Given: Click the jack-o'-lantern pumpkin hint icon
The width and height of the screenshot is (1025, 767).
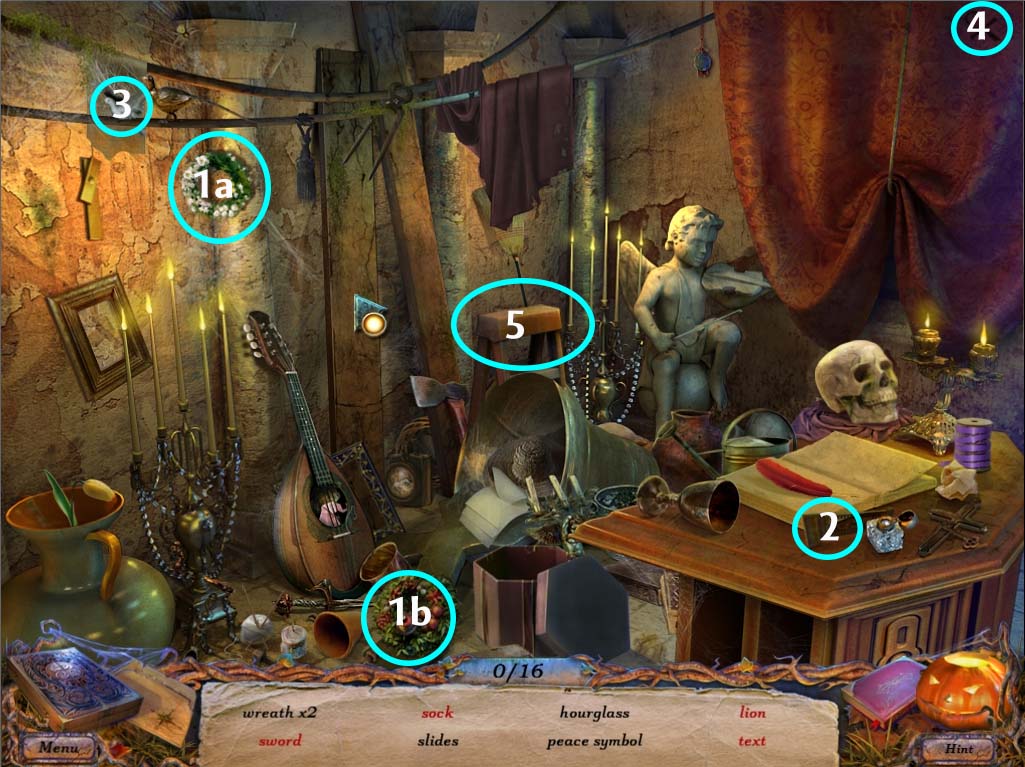Looking at the screenshot, I should (962, 690).
